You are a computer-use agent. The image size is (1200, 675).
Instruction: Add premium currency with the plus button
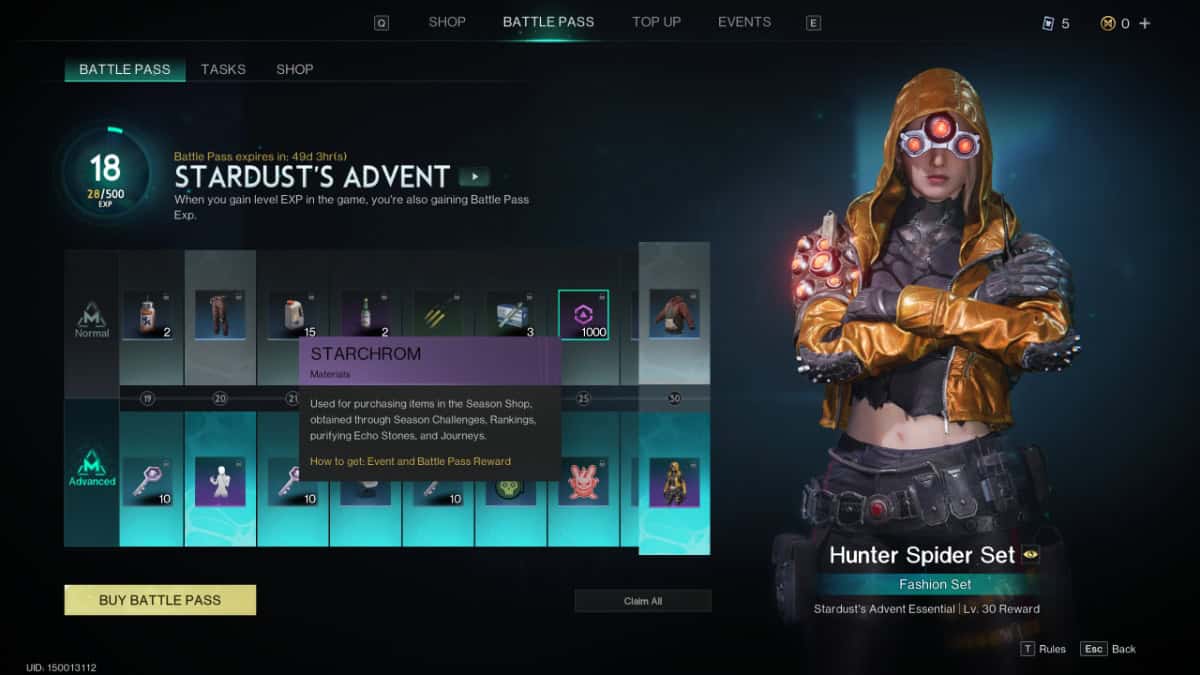pyautogui.click(x=1145, y=23)
